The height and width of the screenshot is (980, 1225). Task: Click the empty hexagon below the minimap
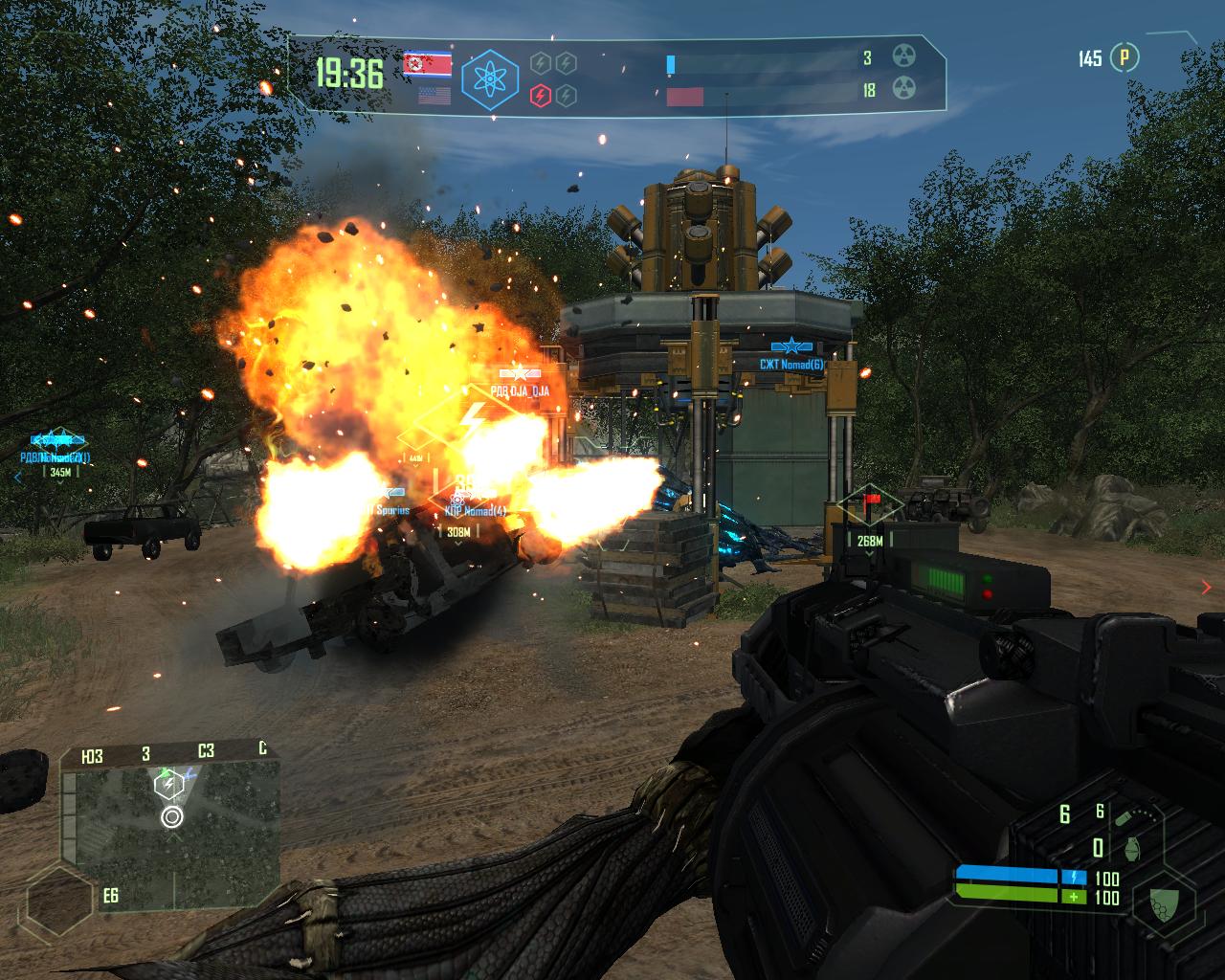coord(61,902)
